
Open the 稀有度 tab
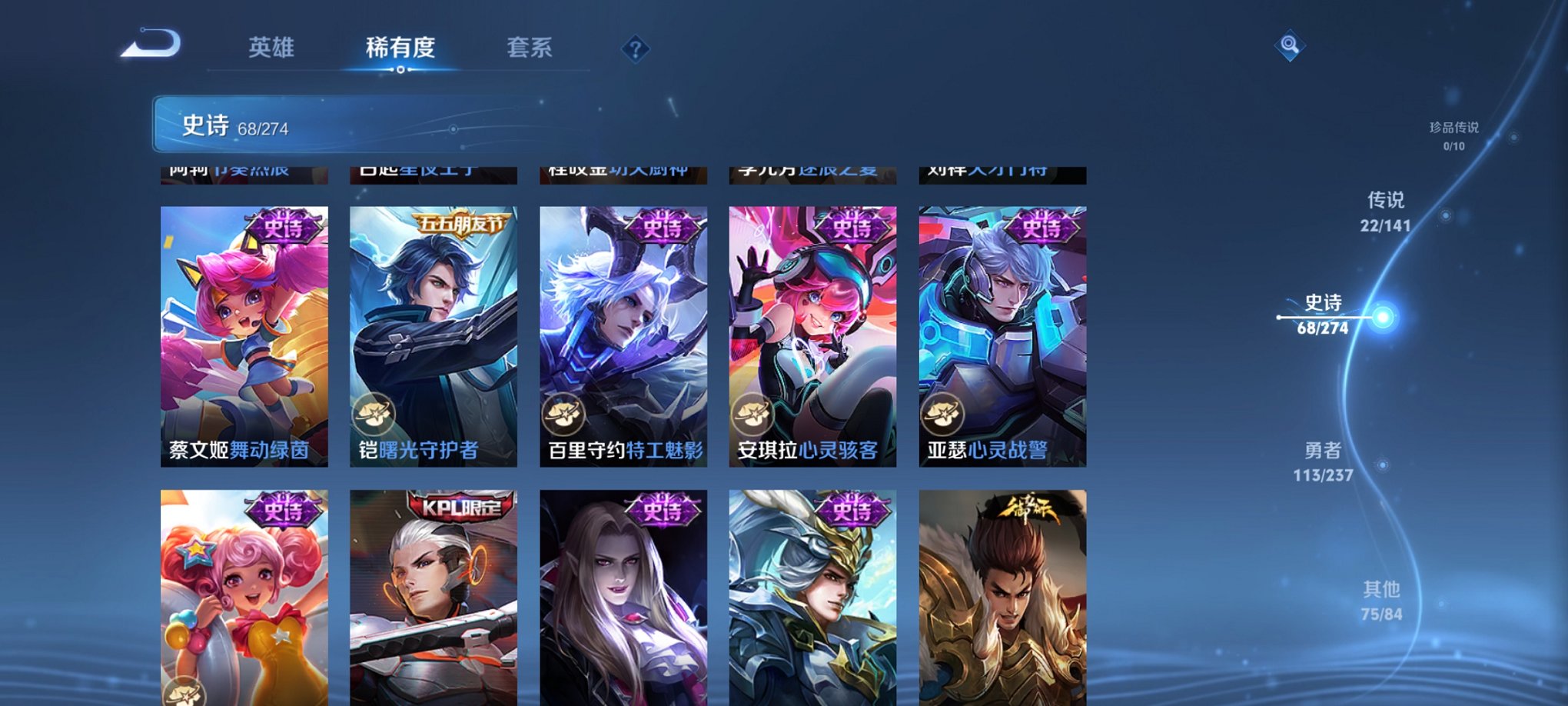pyautogui.click(x=400, y=48)
